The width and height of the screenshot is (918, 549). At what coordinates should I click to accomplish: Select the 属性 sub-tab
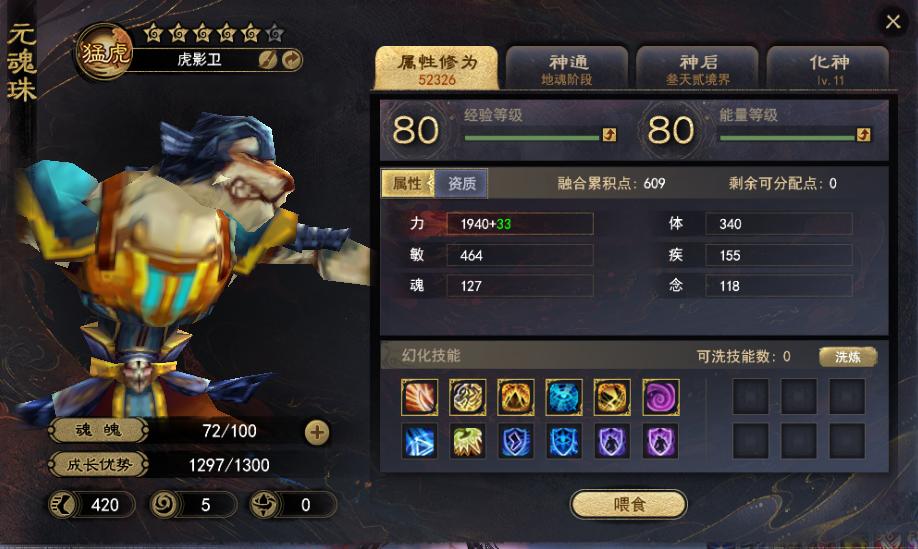[407, 184]
